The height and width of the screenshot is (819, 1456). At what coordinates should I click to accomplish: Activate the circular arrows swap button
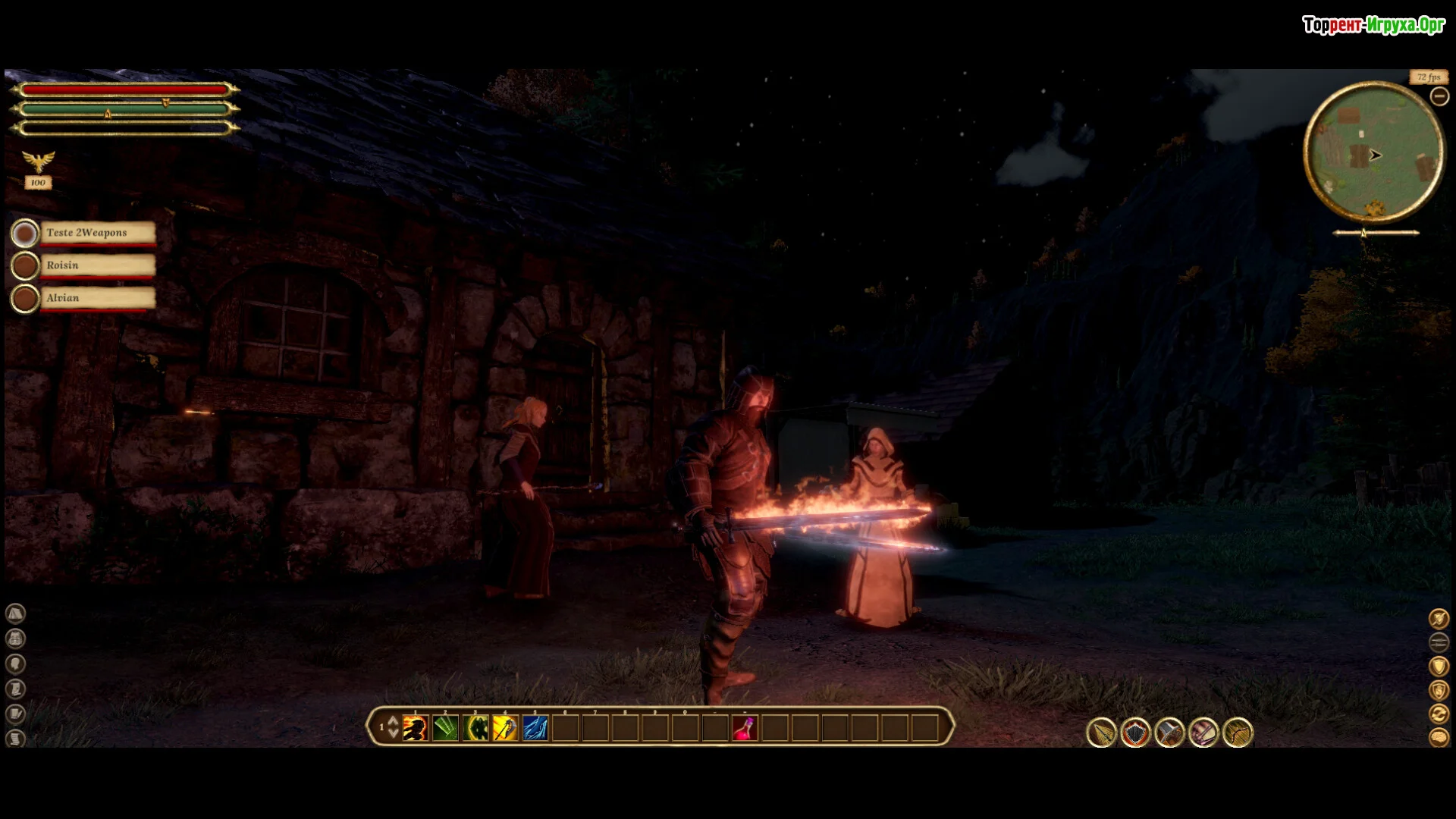tap(1439, 714)
